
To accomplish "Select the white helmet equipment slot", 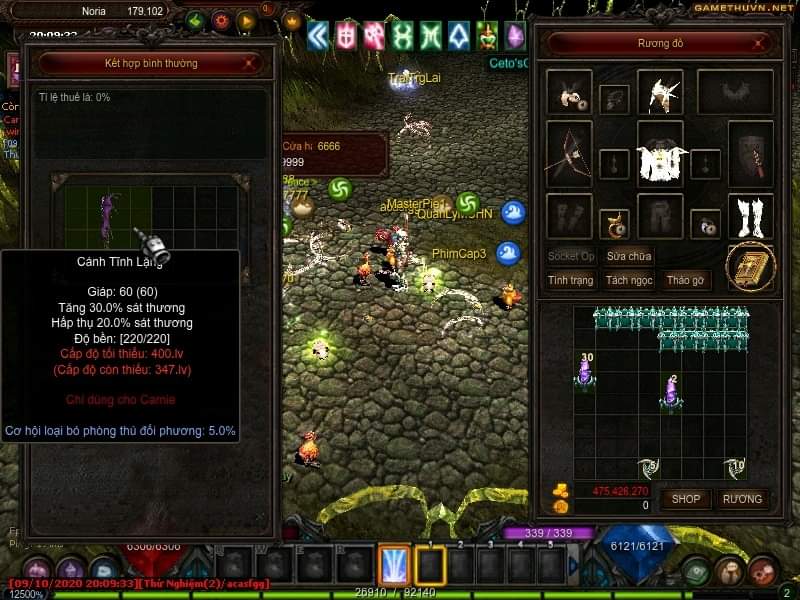I will [x=660, y=92].
